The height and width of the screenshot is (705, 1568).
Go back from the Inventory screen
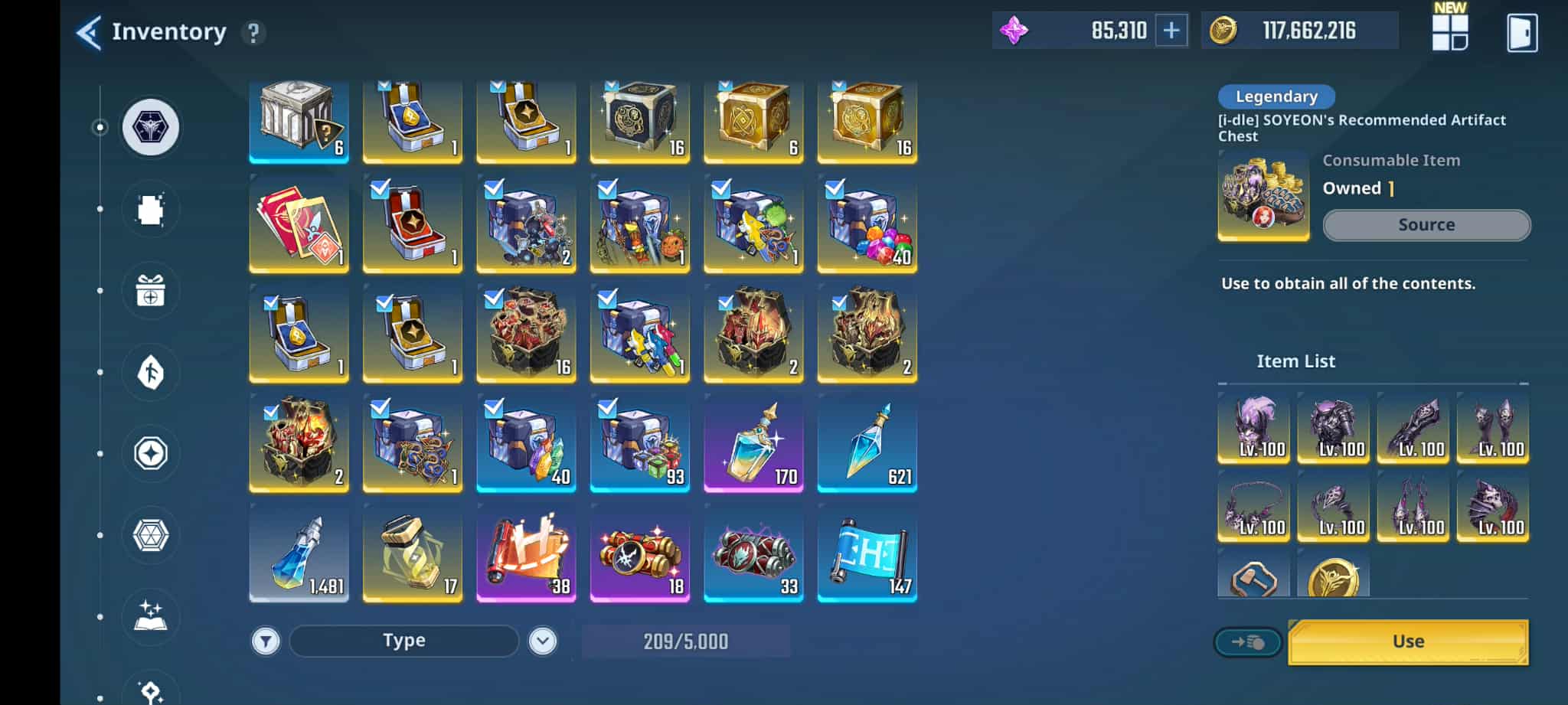coord(89,32)
